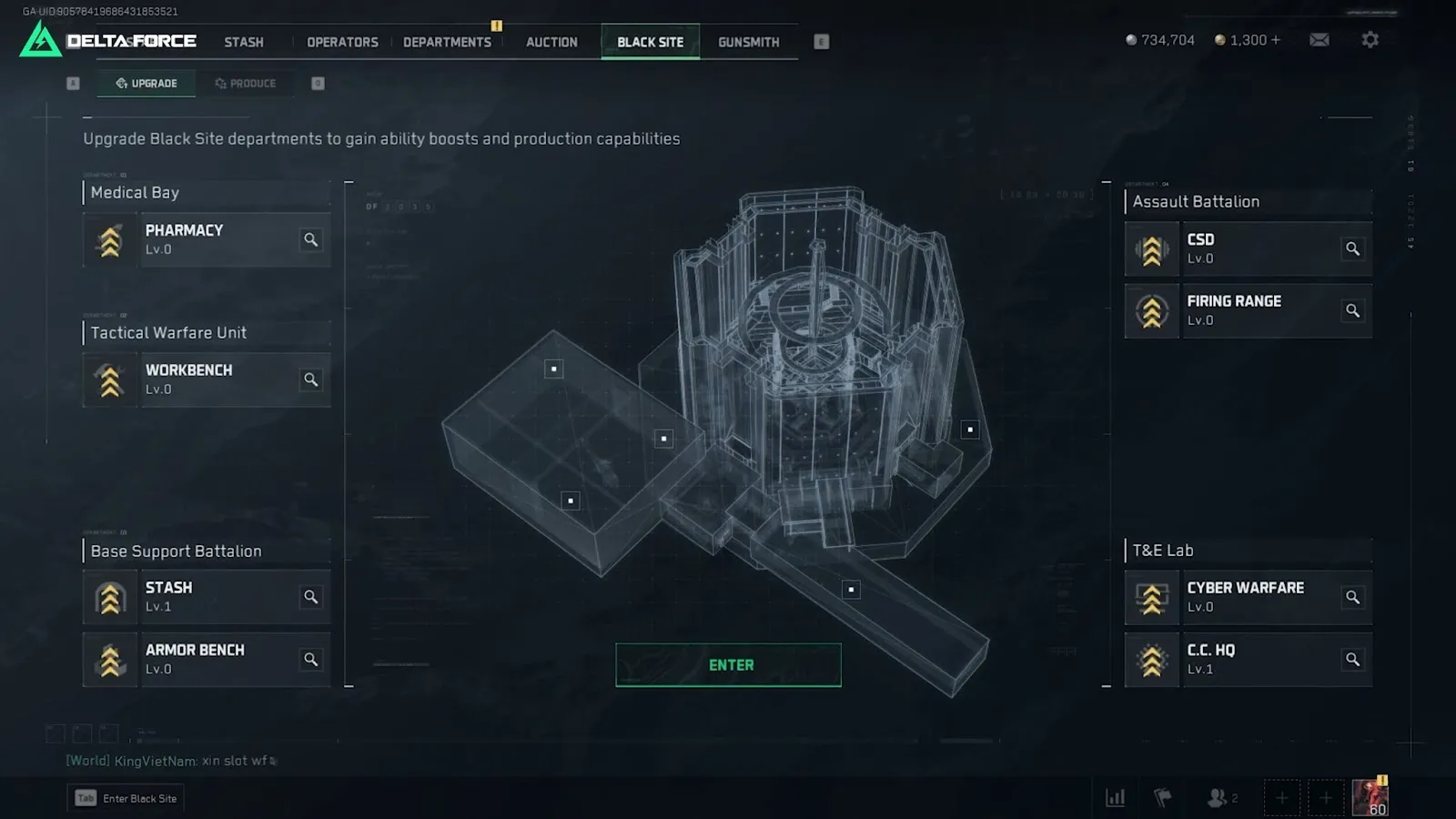Open the Departments tab
This screenshot has width=1456, height=819.
(447, 42)
